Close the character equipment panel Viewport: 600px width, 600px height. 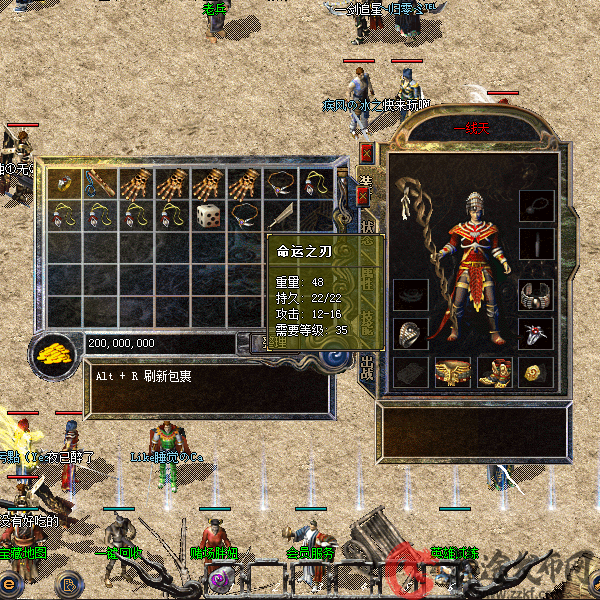365,153
